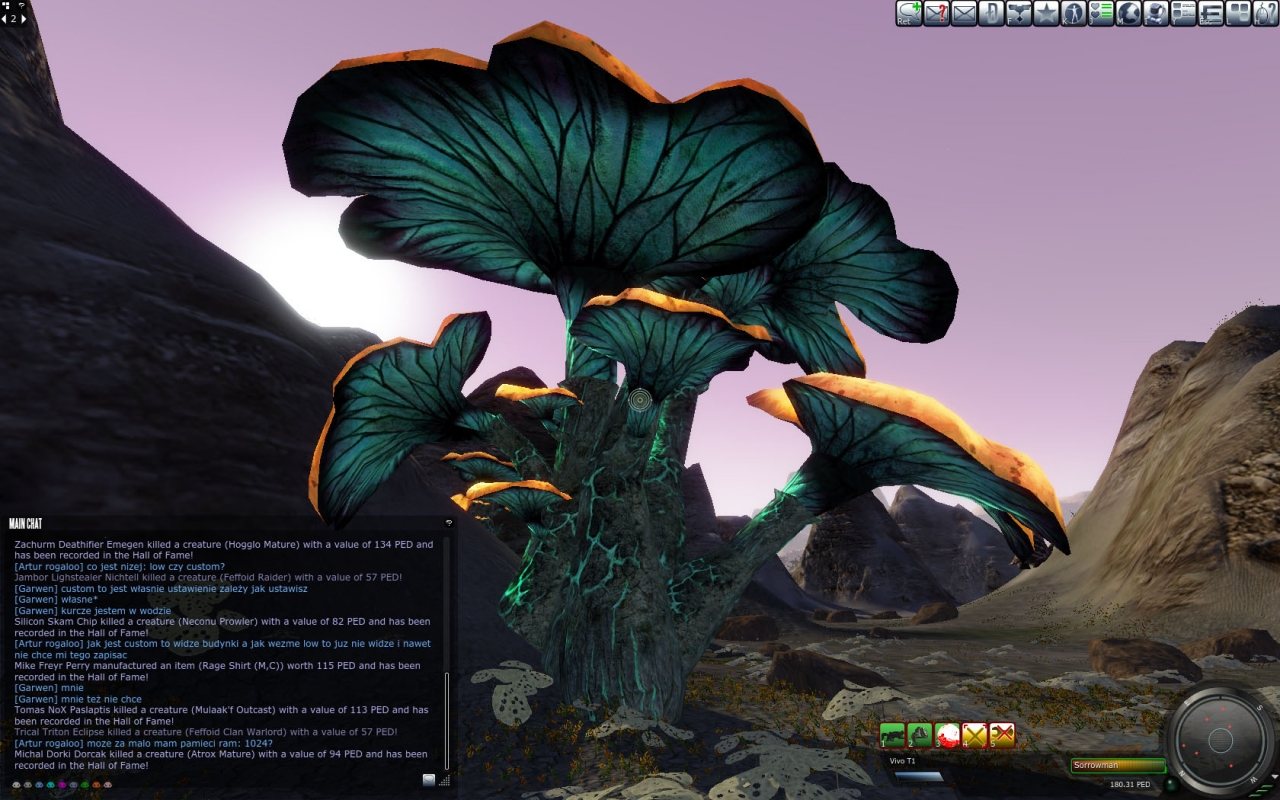Image resolution: width=1280 pixels, height=800 pixels.
Task: Open the envelope with red question mark
Action: click(x=936, y=13)
